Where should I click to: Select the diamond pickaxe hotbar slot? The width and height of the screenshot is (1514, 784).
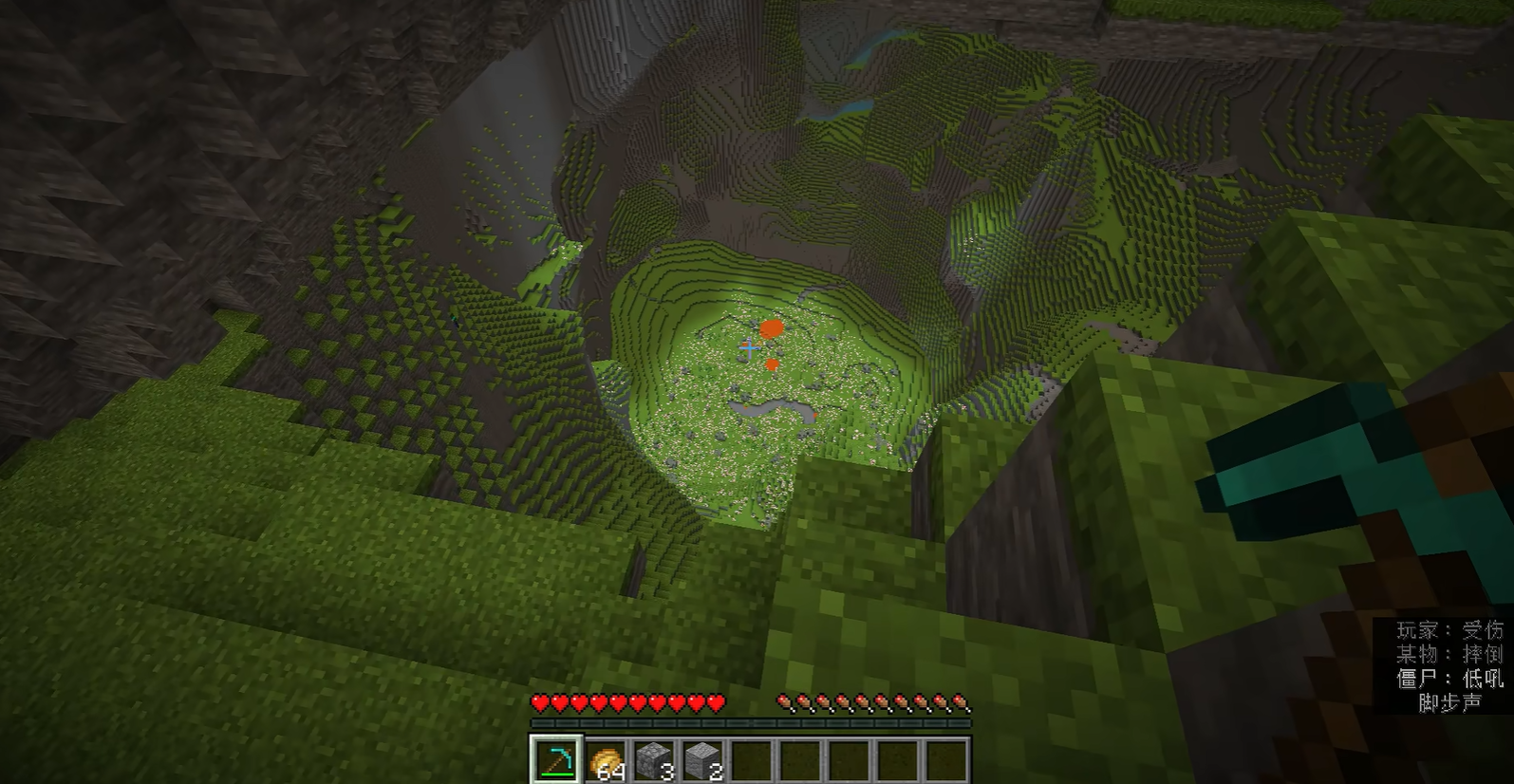(554, 759)
